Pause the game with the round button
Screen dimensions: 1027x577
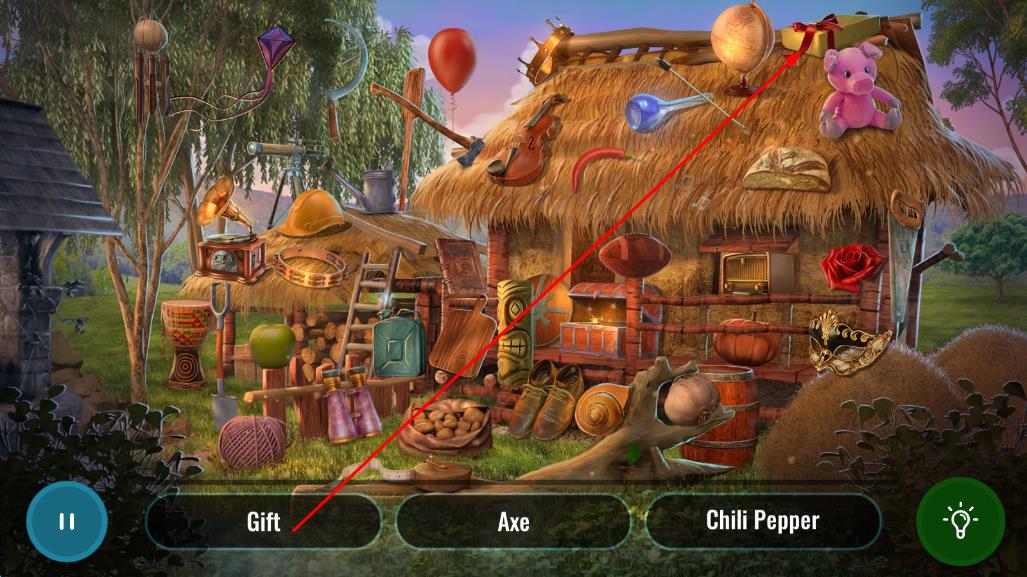(x=66, y=521)
